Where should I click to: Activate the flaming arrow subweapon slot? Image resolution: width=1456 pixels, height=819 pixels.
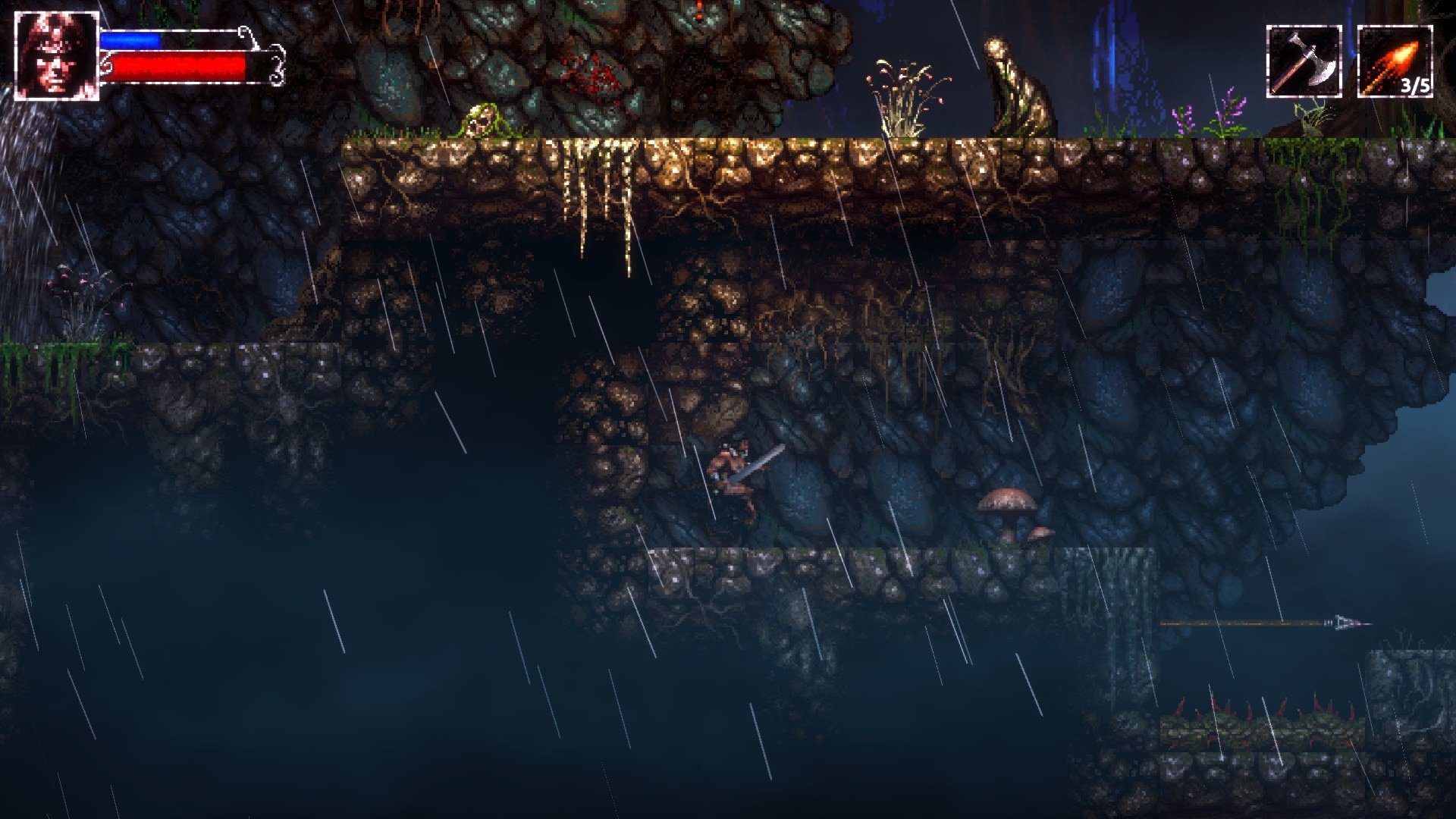click(x=1395, y=61)
